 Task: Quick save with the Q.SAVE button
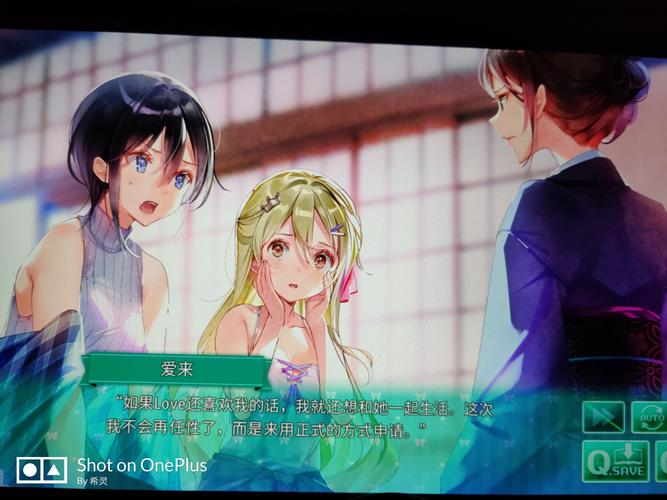[616, 462]
